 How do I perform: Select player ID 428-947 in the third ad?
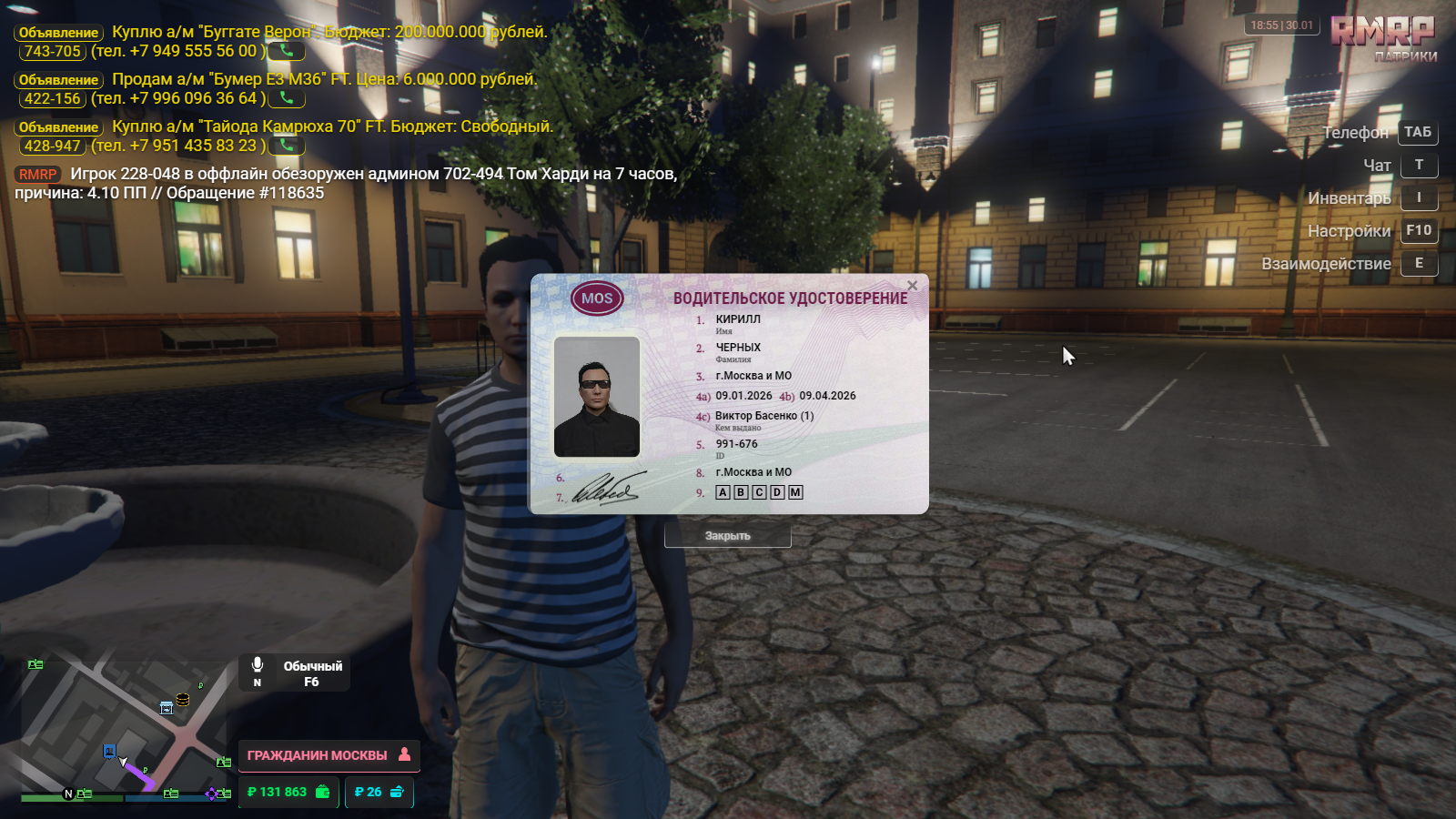click(53, 147)
